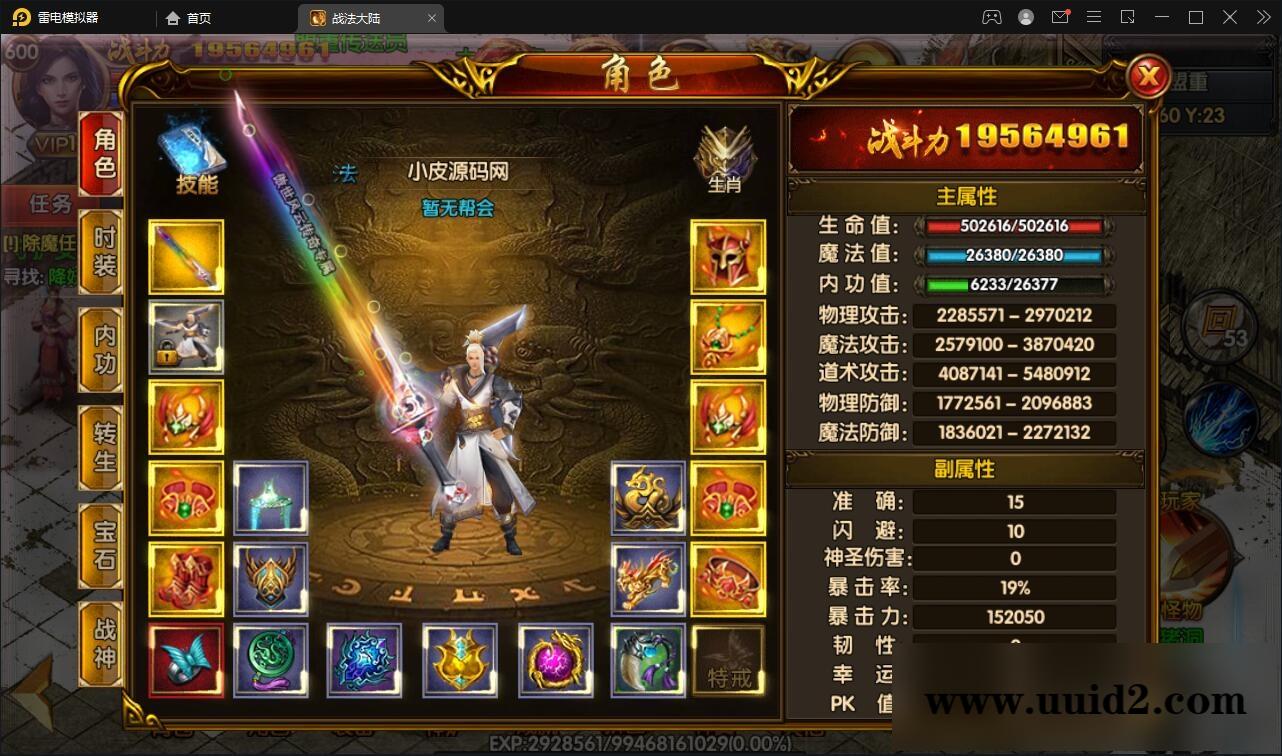The height and width of the screenshot is (756, 1282).
Task: Click the character name 小皮源码网
Action: (458, 172)
